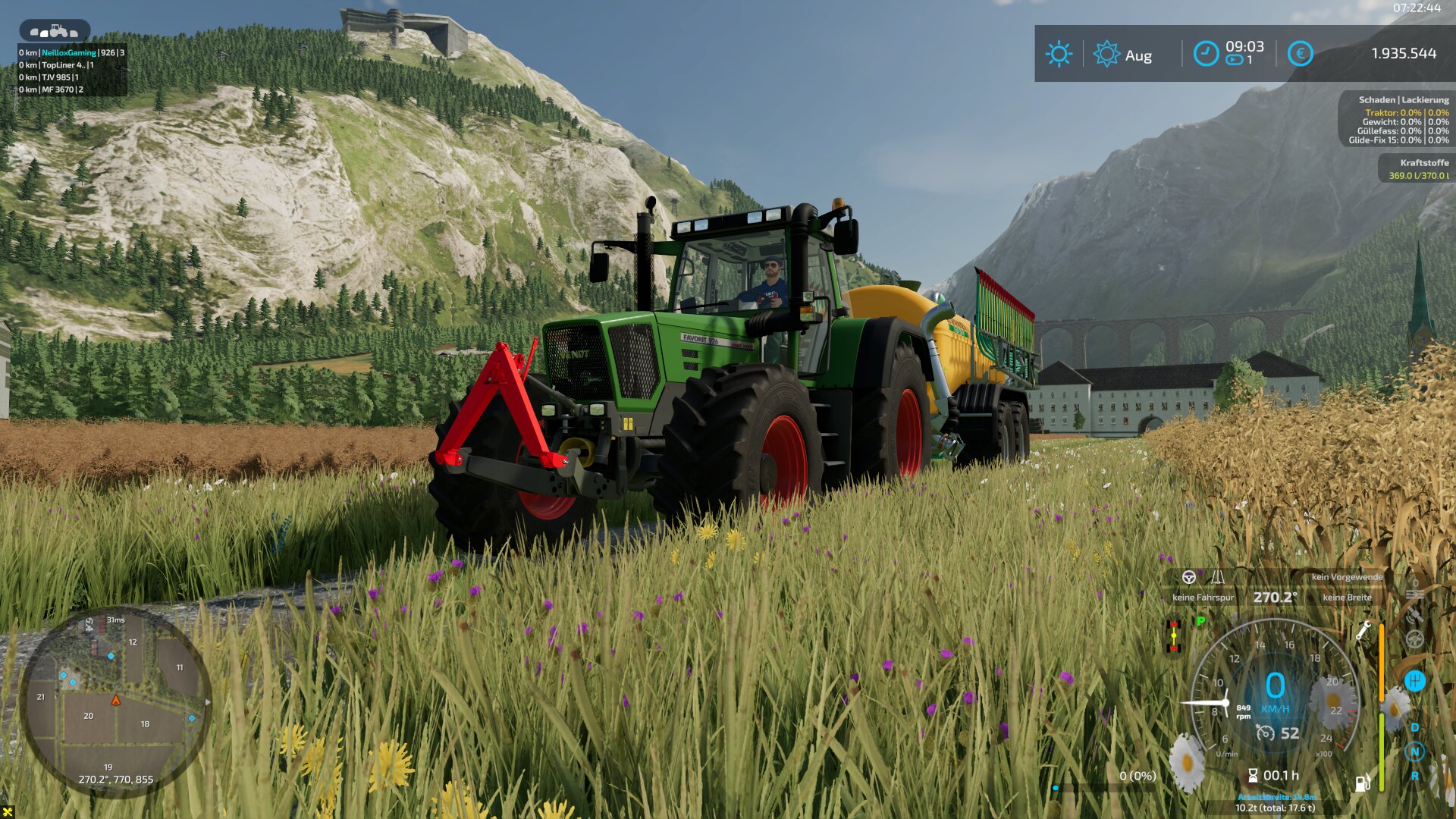This screenshot has height=819, width=1456.
Task: Click the clock time icon
Action: coord(1205,54)
